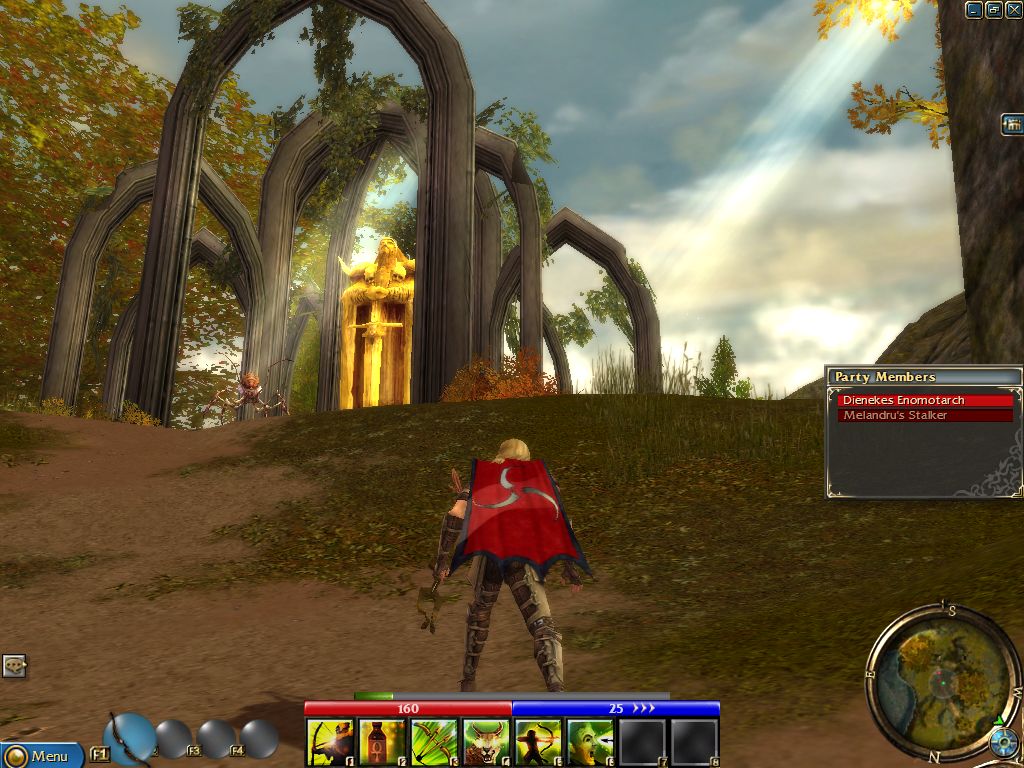Open the chat bubble icon
Image resolution: width=1024 pixels, height=768 pixels.
[14, 665]
